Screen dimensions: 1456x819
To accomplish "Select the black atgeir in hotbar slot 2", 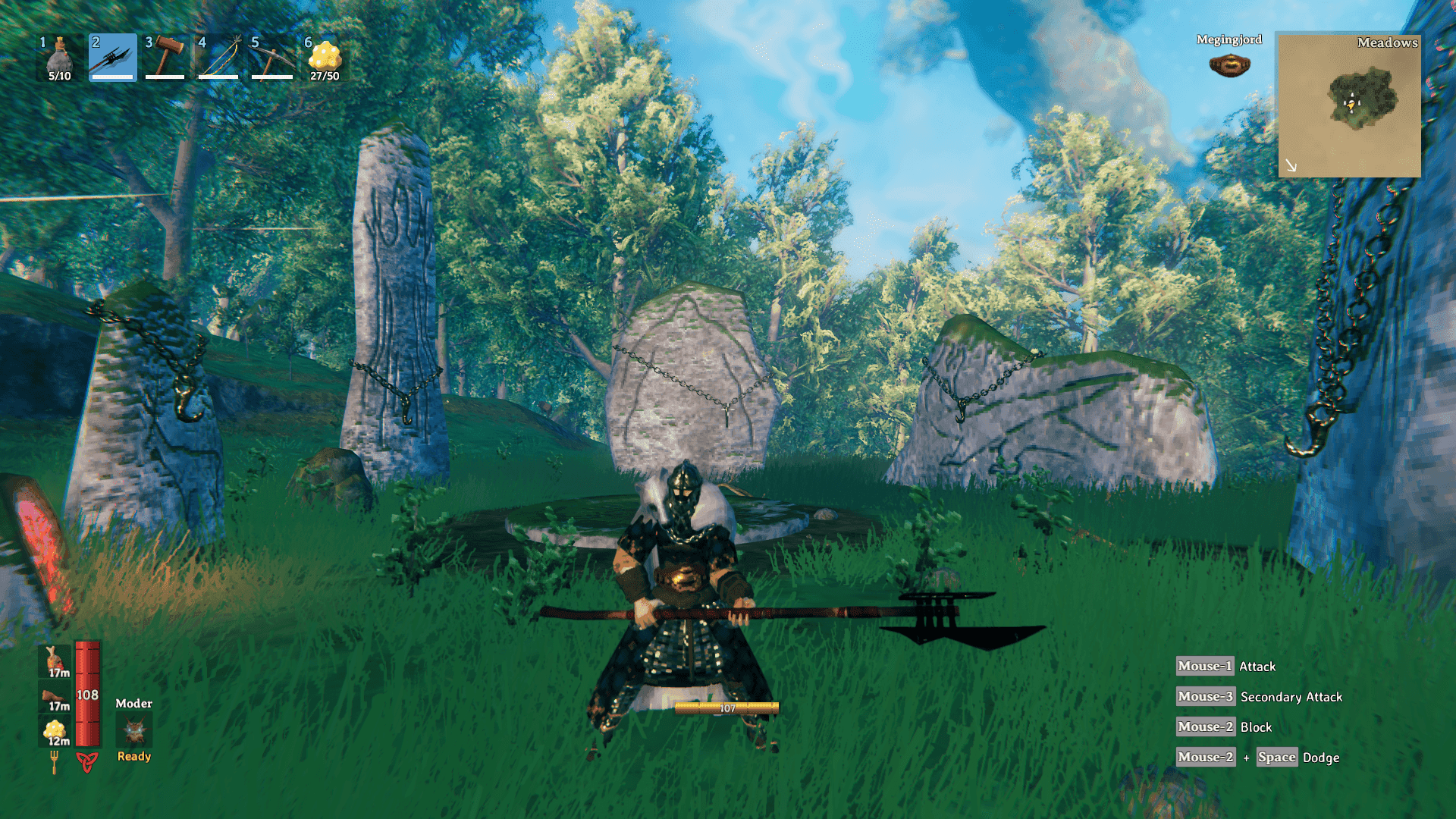I will [112, 58].
